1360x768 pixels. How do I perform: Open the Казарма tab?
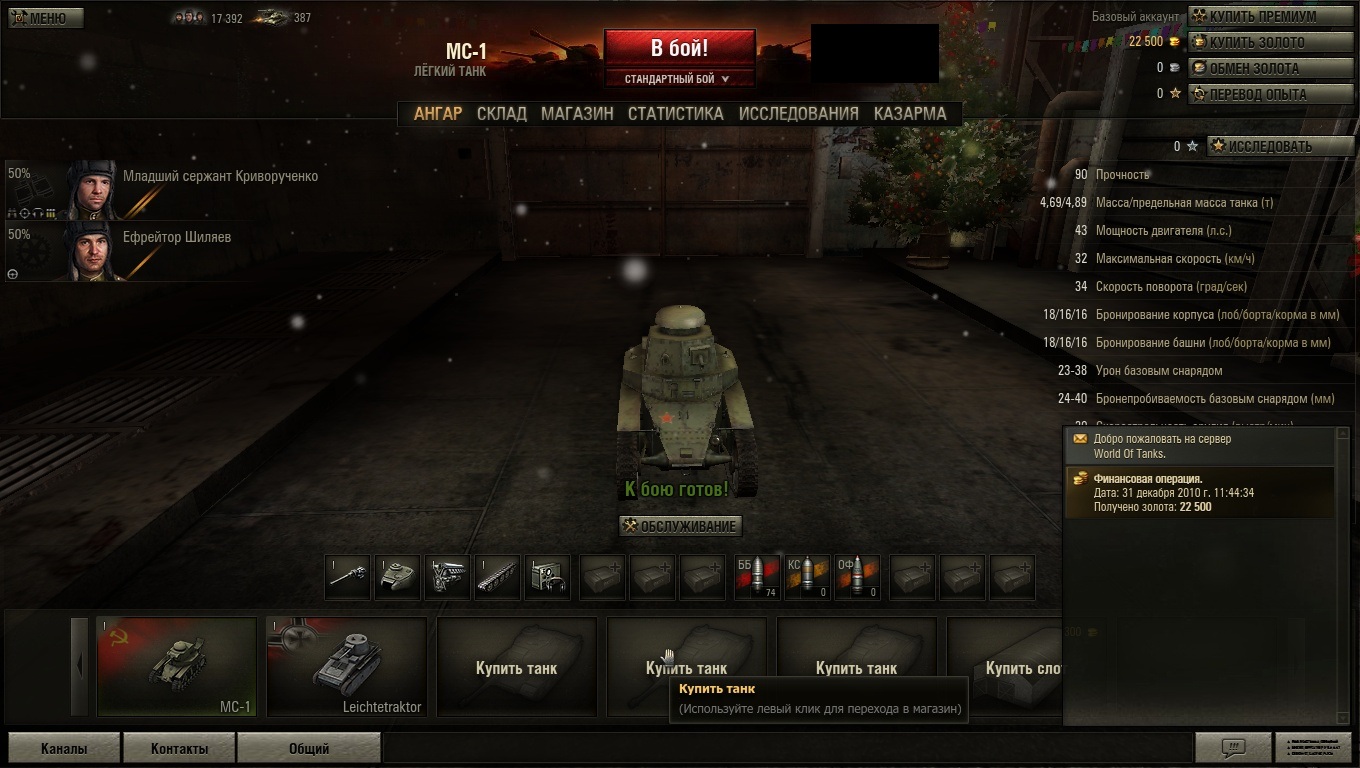coord(909,114)
